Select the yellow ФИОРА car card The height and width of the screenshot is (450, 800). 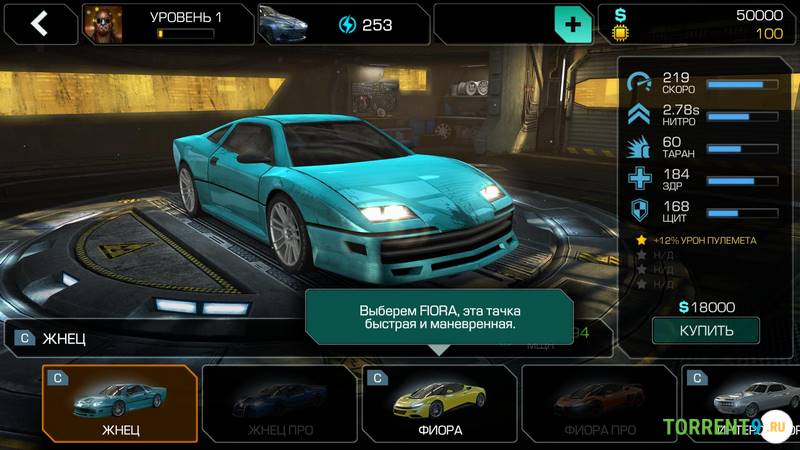tap(439, 405)
